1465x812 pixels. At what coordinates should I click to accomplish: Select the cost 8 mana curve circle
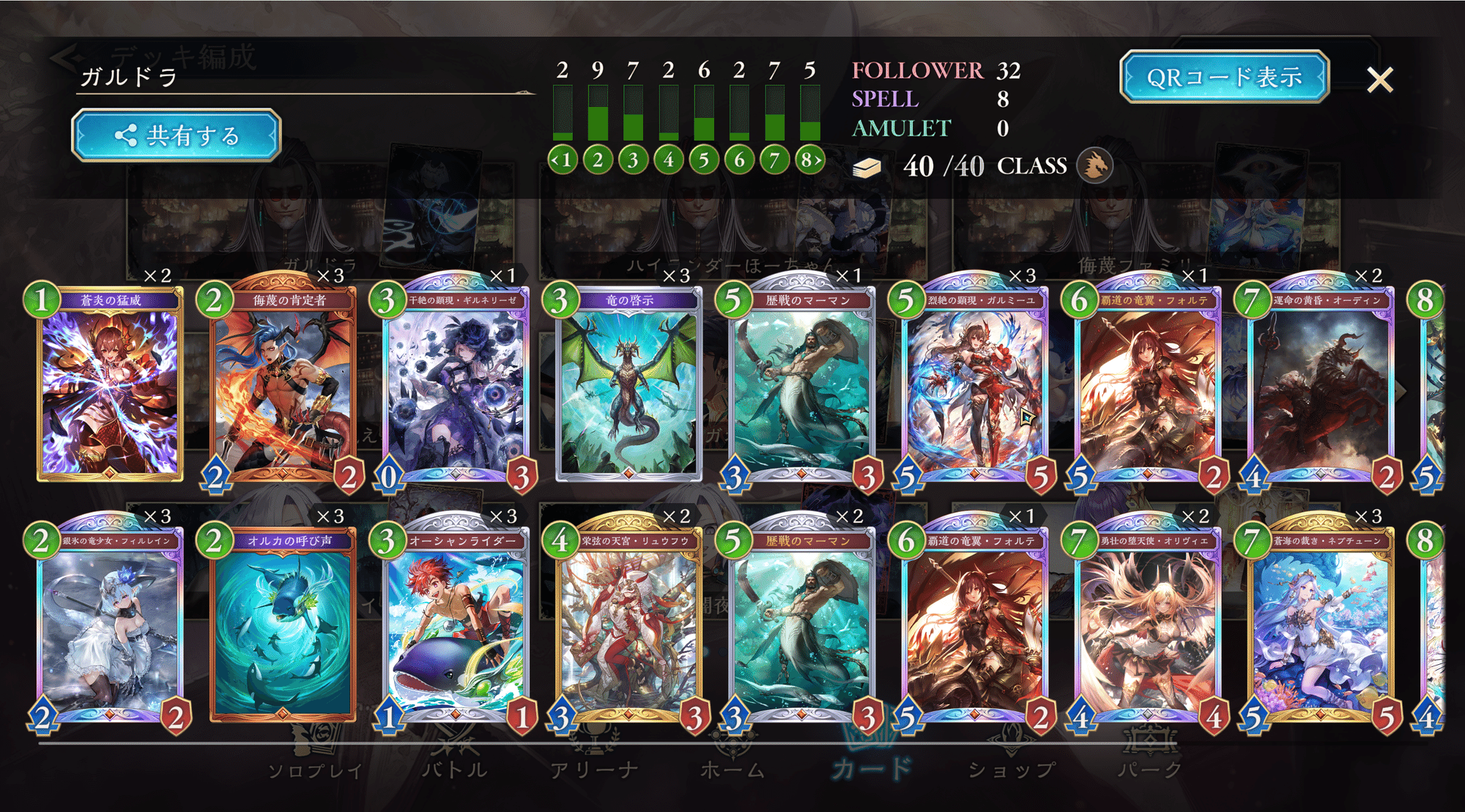[x=809, y=160]
